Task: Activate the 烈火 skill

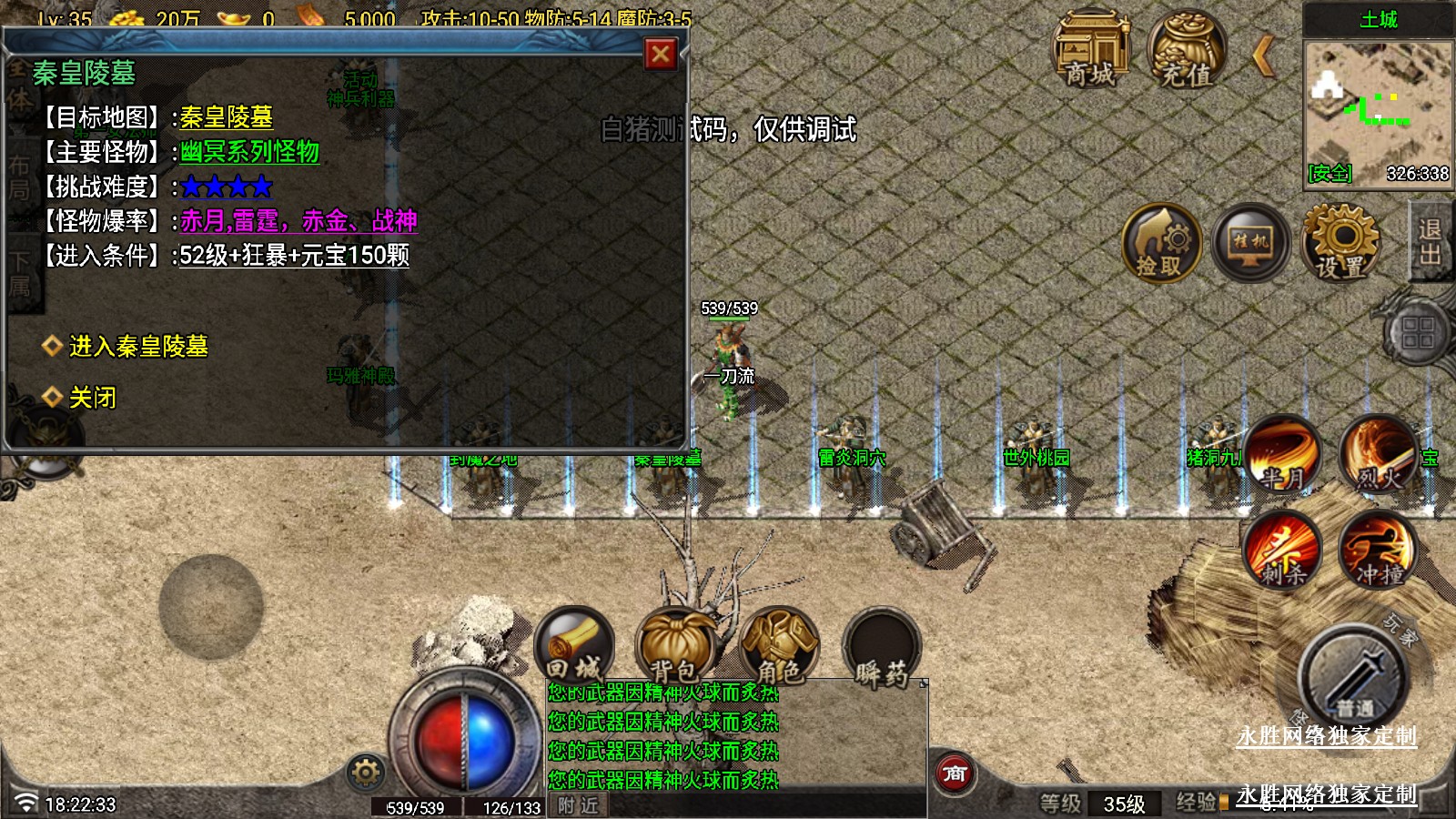Action: [x=1378, y=453]
